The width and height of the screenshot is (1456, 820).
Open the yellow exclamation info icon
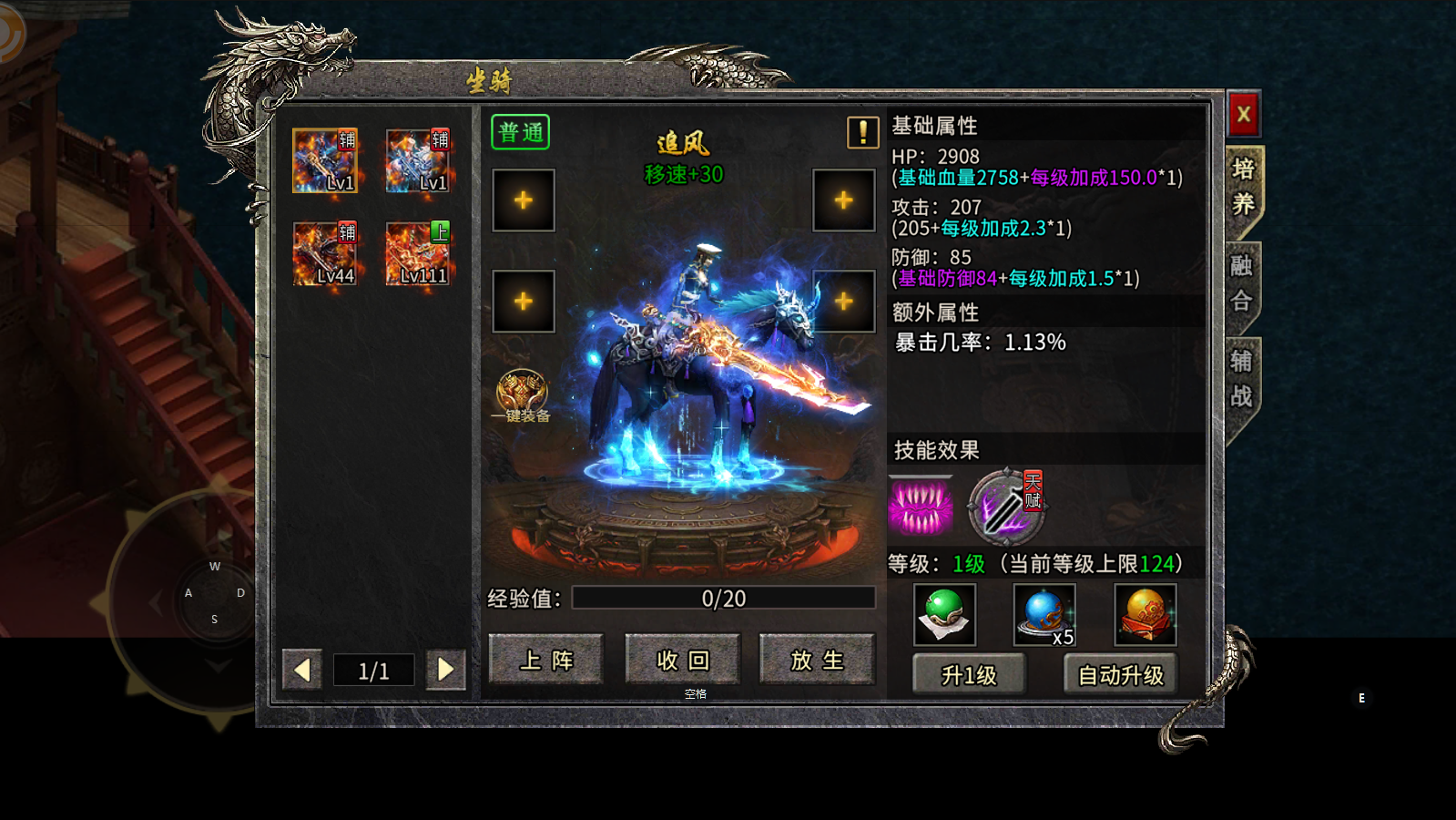point(862,132)
